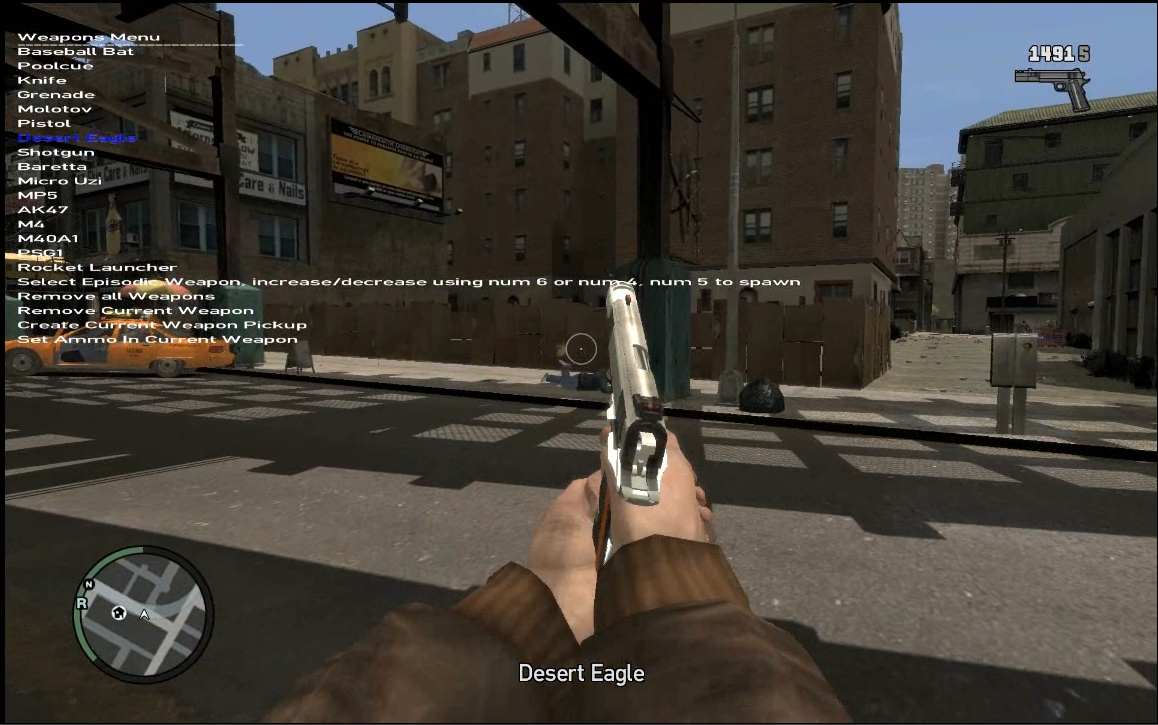This screenshot has width=1158, height=725.
Task: Select Baseball Bat from the weapons menu
Action: (x=75, y=51)
